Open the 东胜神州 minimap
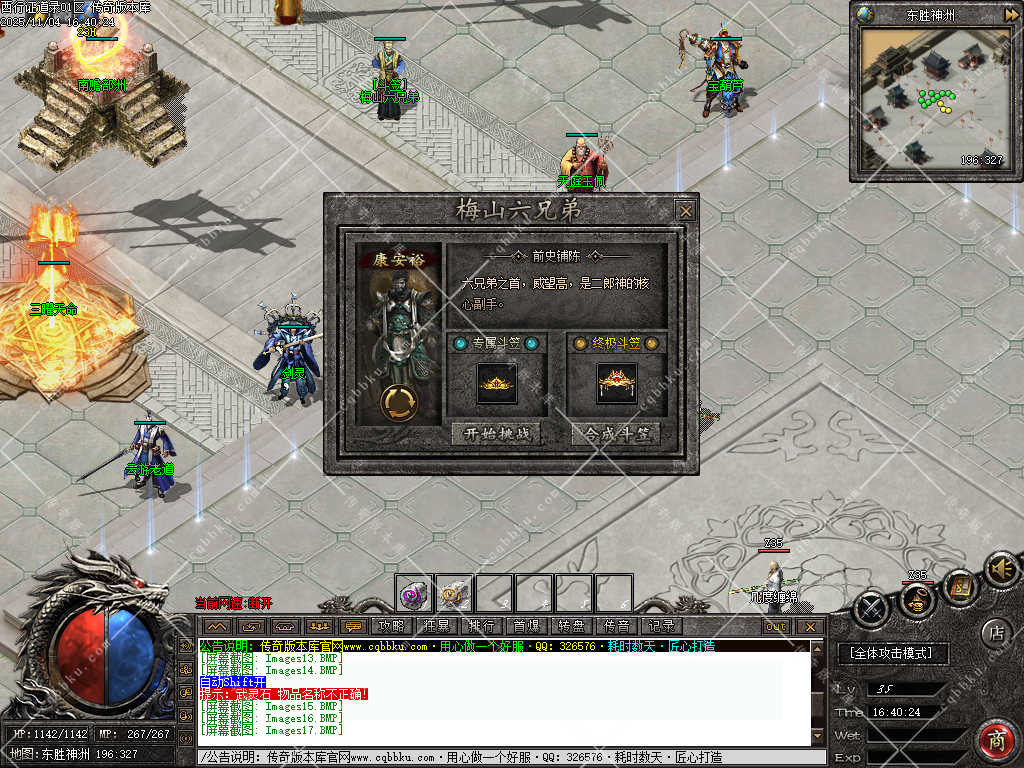 (x=932, y=98)
